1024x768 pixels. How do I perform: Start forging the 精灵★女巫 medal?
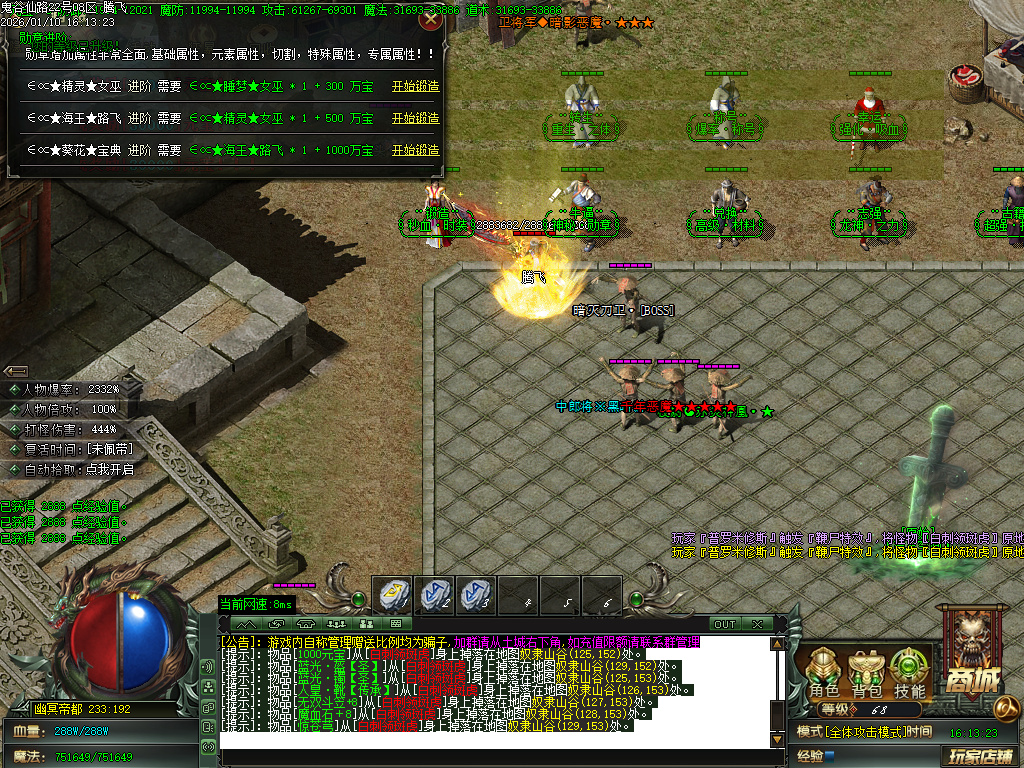pyautogui.click(x=415, y=87)
